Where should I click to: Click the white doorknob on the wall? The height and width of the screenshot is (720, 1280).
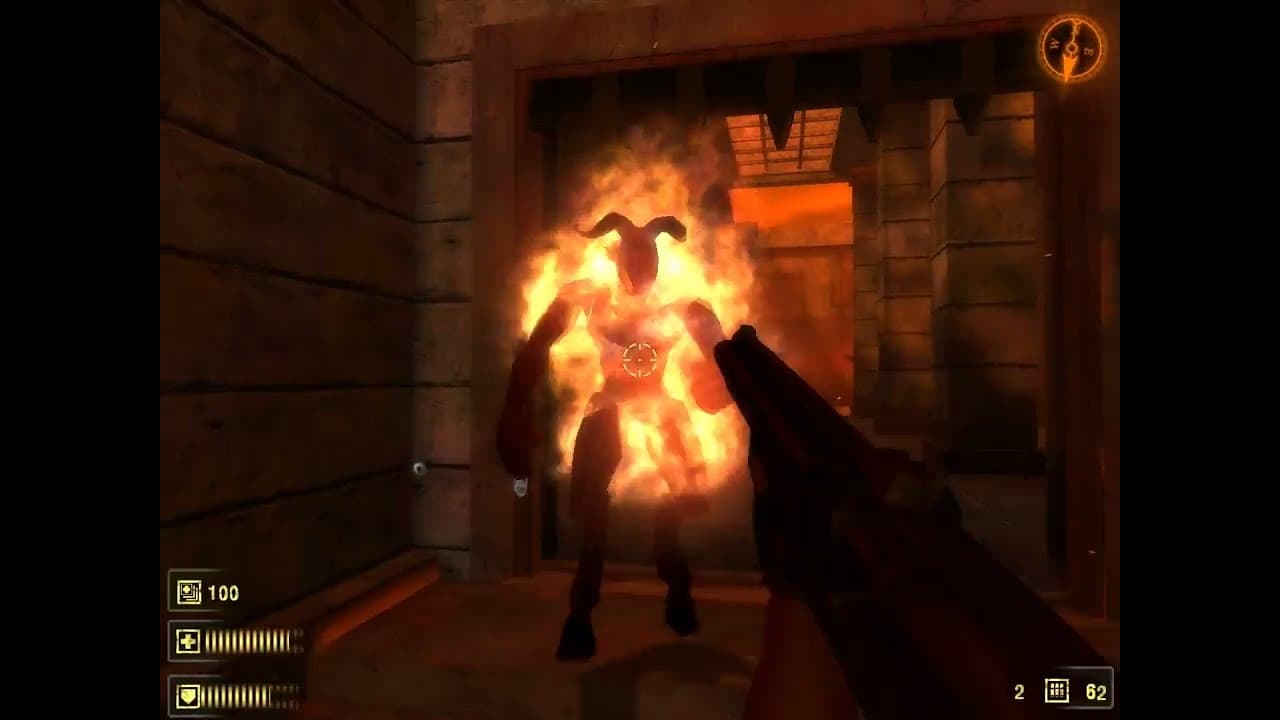coord(420,466)
